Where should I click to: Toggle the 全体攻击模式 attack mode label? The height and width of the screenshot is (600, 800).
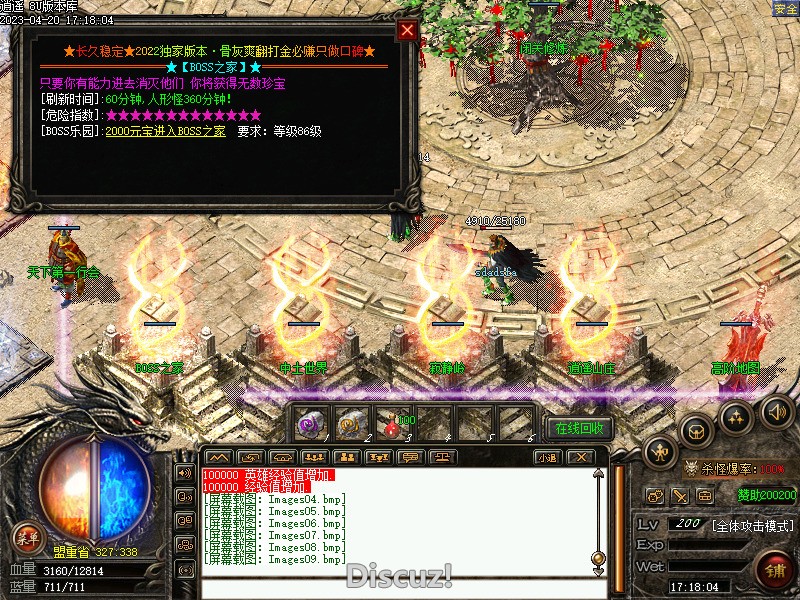pyautogui.click(x=753, y=525)
